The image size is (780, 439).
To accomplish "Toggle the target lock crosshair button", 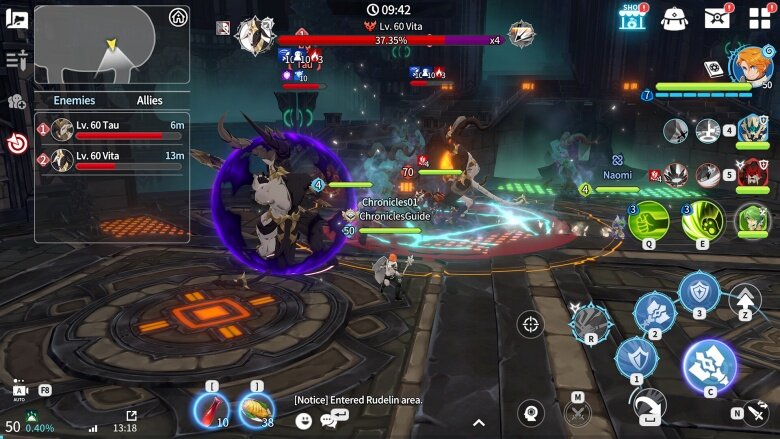I will click(x=531, y=323).
